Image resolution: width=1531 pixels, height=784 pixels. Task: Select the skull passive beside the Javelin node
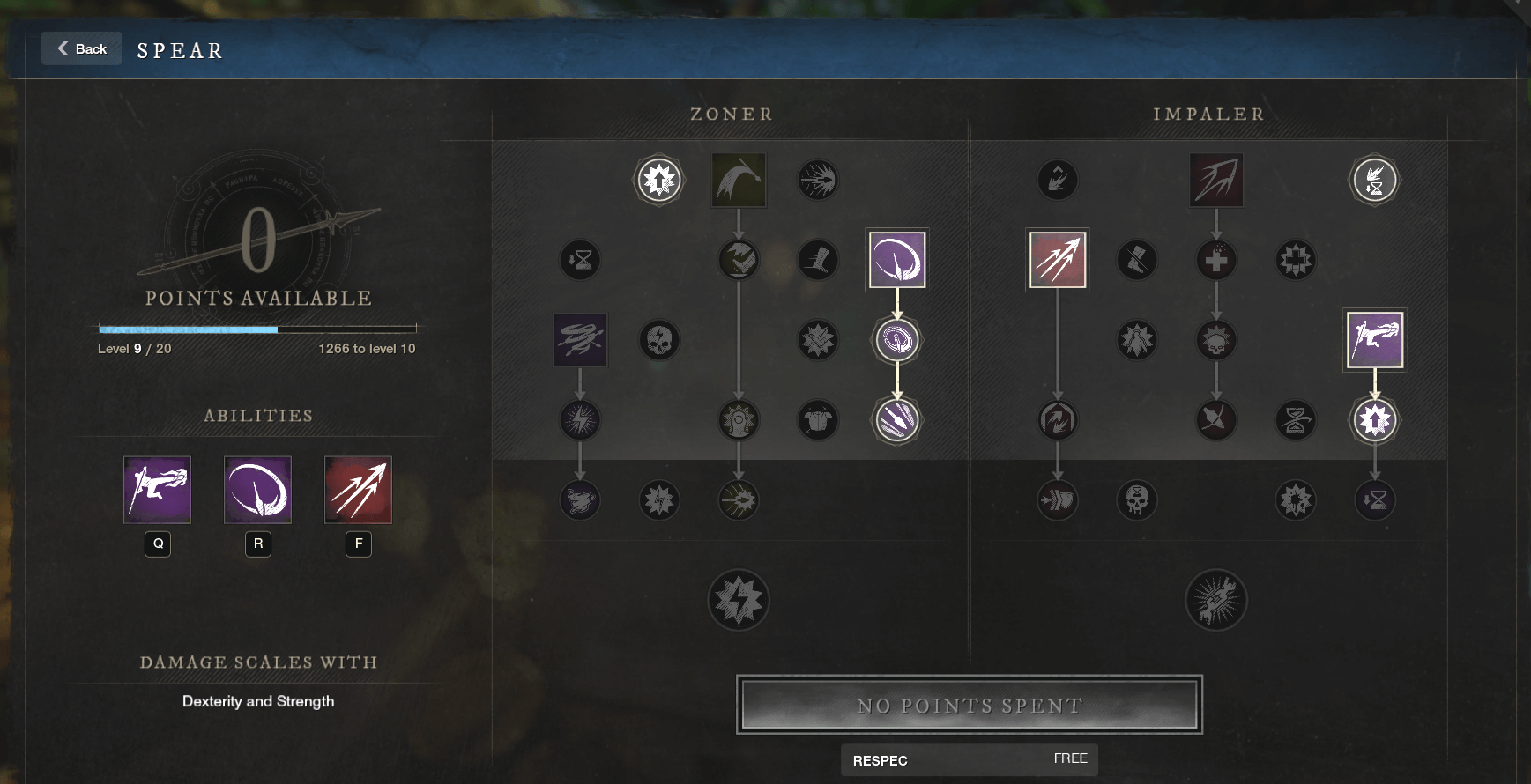coord(660,340)
